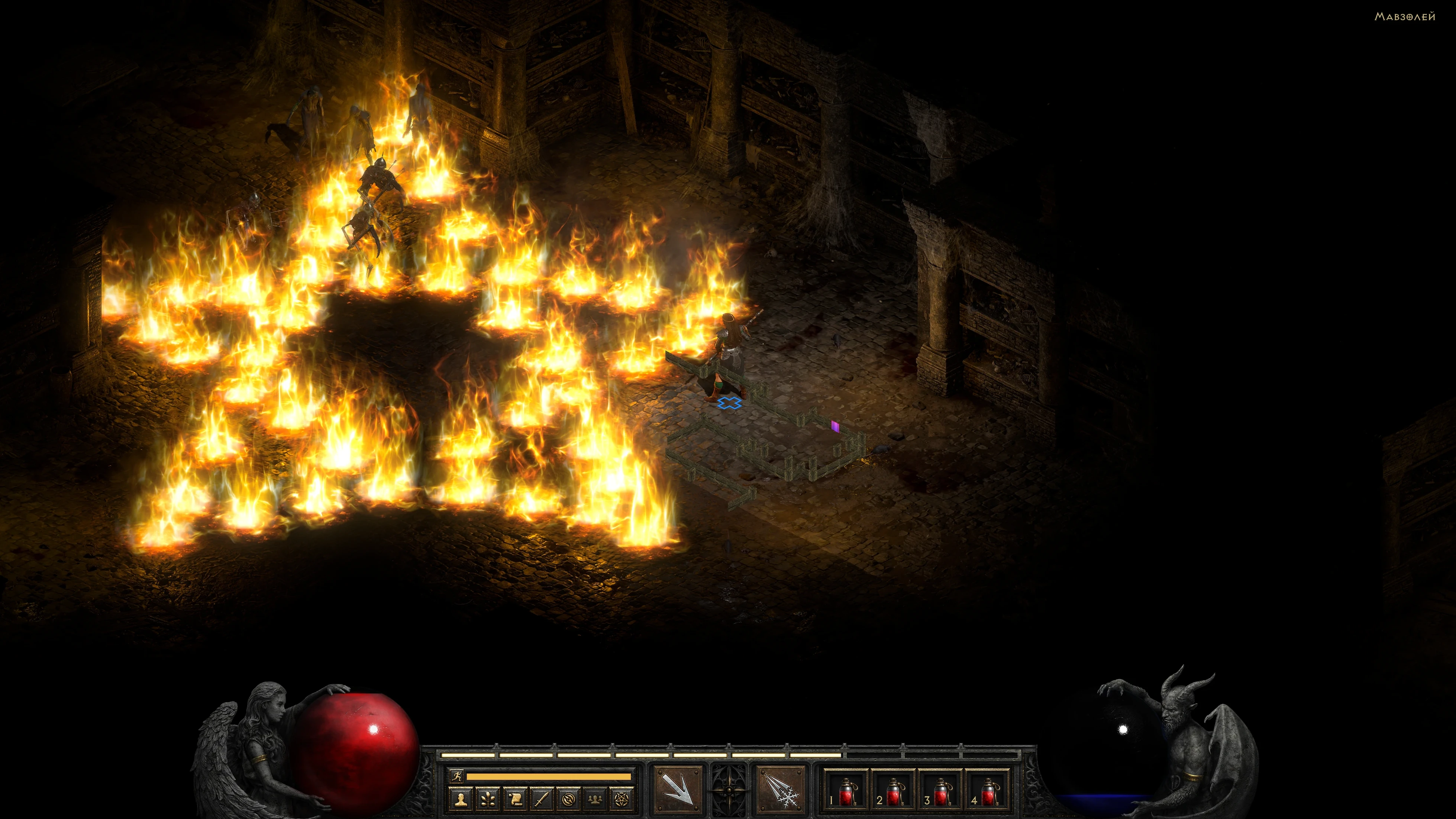Toggle the run/walk button
Viewport: 1456px width, 819px height.
[x=456, y=776]
